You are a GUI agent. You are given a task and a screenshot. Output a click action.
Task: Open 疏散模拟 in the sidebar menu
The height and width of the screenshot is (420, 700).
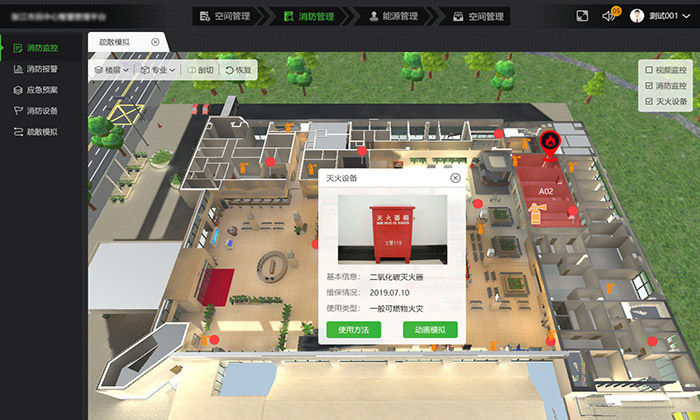point(42,132)
